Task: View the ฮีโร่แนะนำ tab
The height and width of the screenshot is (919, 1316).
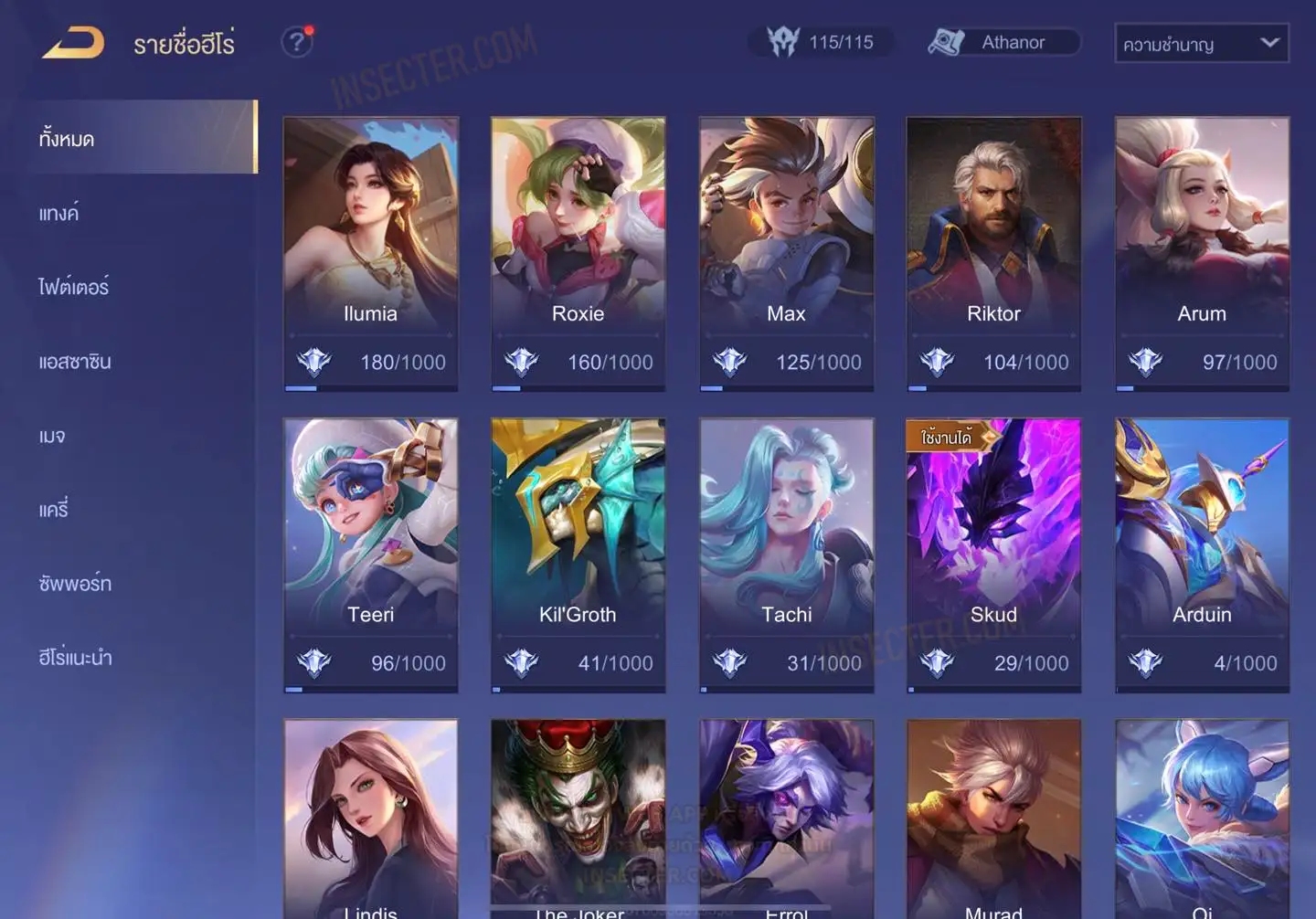Action: tap(75, 658)
